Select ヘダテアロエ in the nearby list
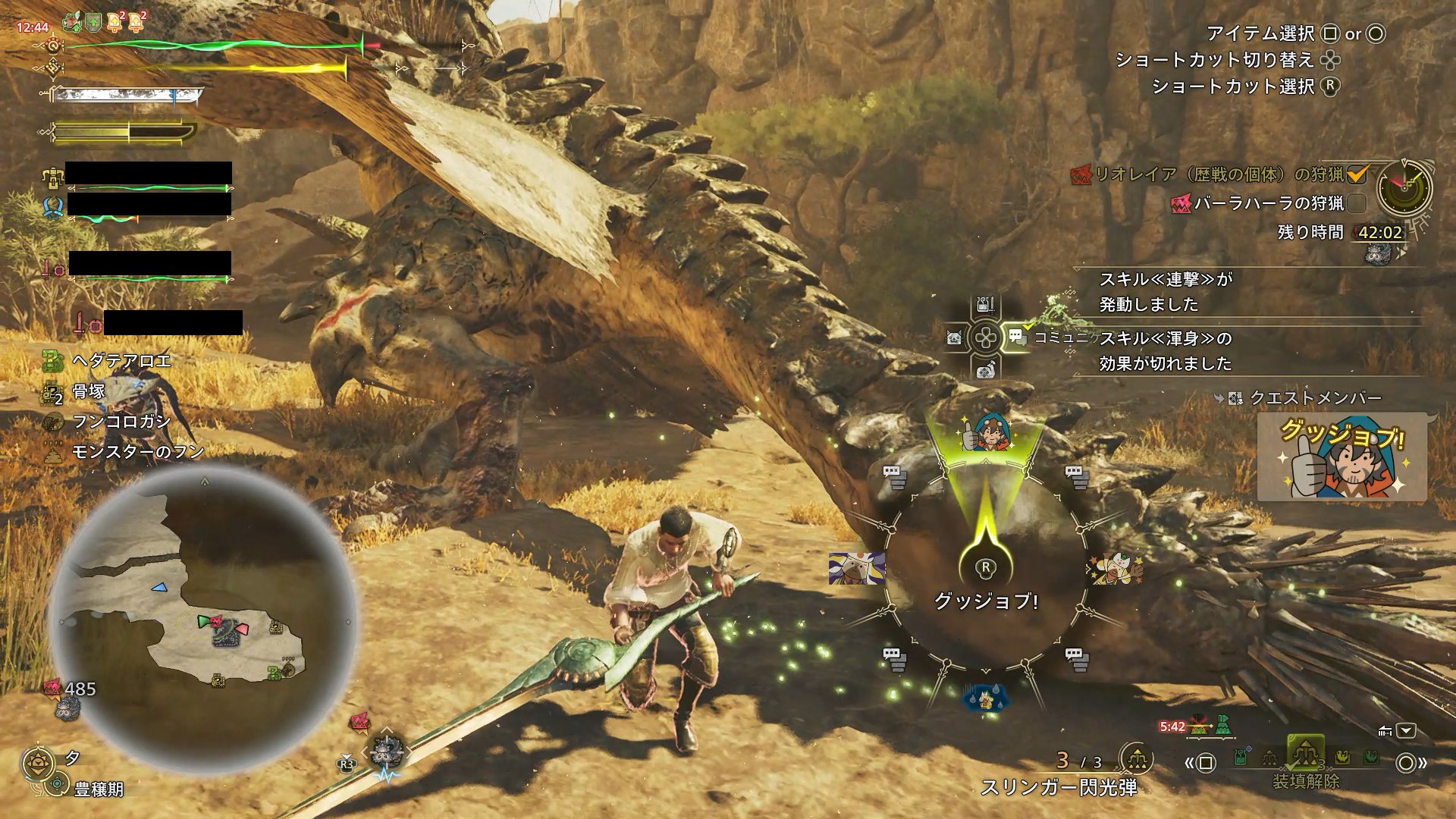Screen dimensions: 1456x819 pyautogui.click(x=121, y=361)
